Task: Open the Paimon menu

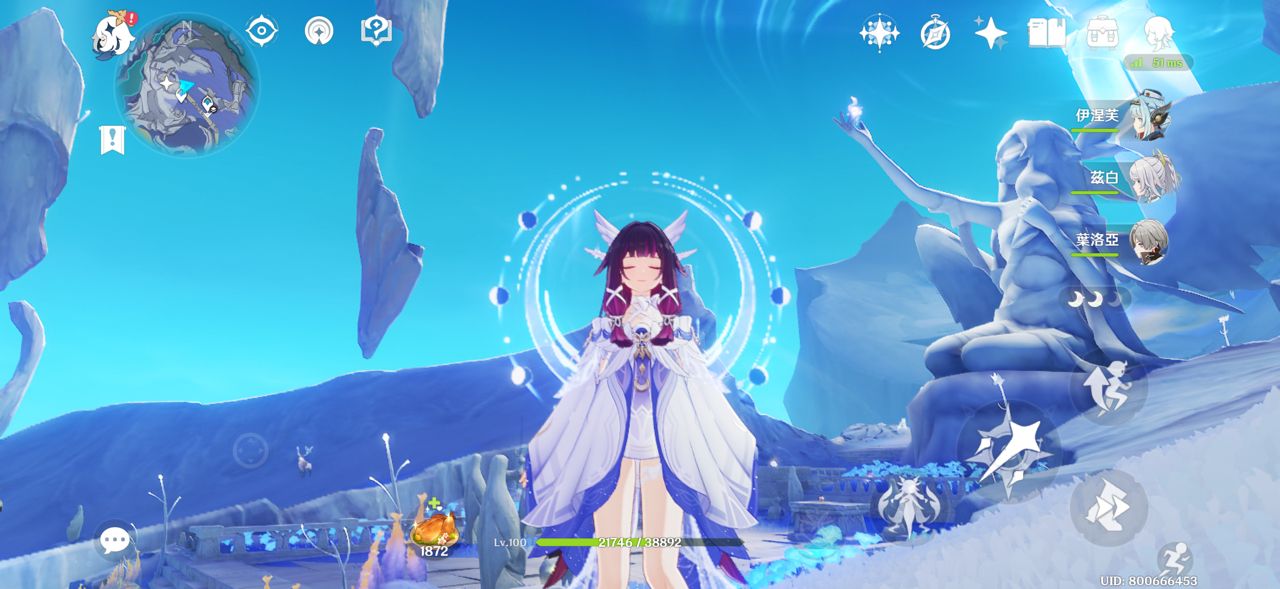Action: 113,34
